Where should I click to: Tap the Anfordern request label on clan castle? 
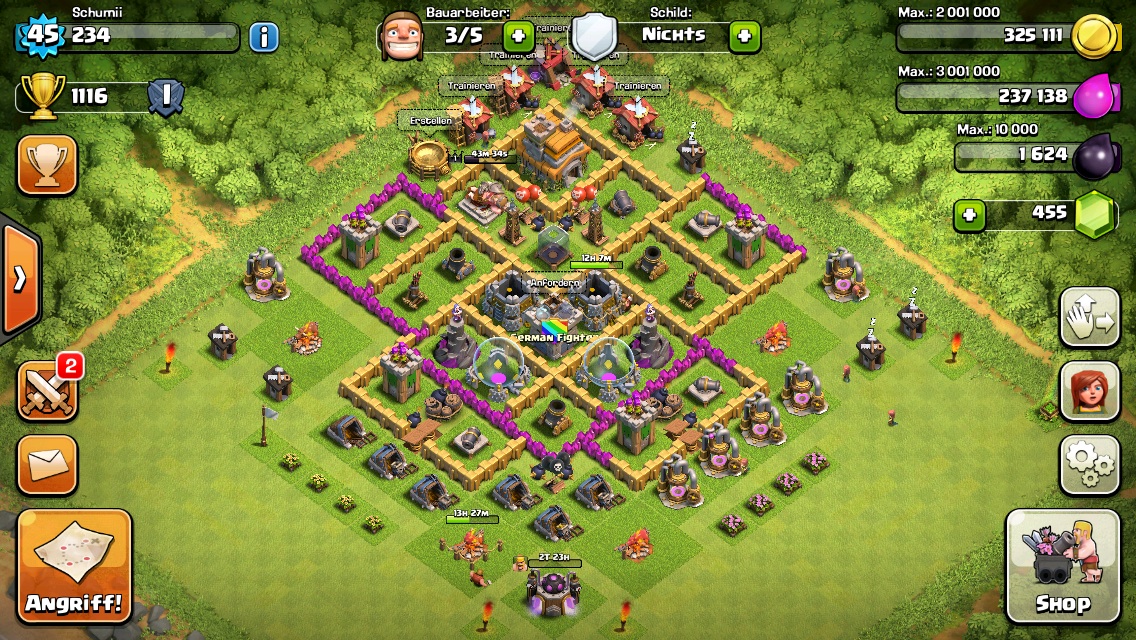[554, 283]
